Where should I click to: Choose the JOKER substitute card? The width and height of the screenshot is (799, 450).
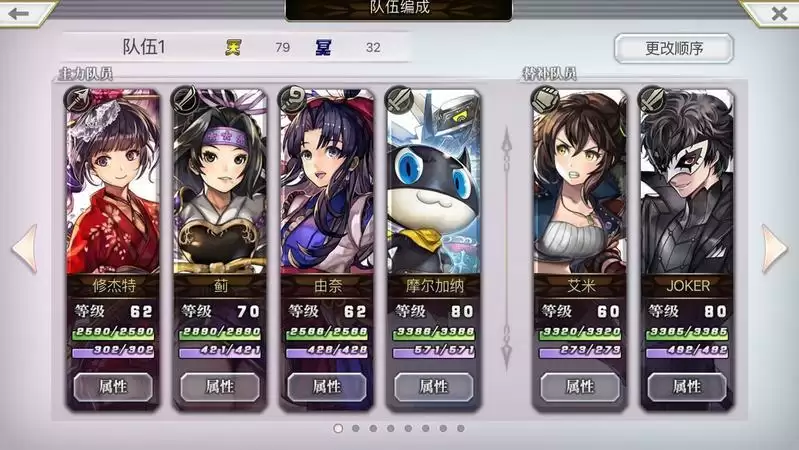point(687,190)
